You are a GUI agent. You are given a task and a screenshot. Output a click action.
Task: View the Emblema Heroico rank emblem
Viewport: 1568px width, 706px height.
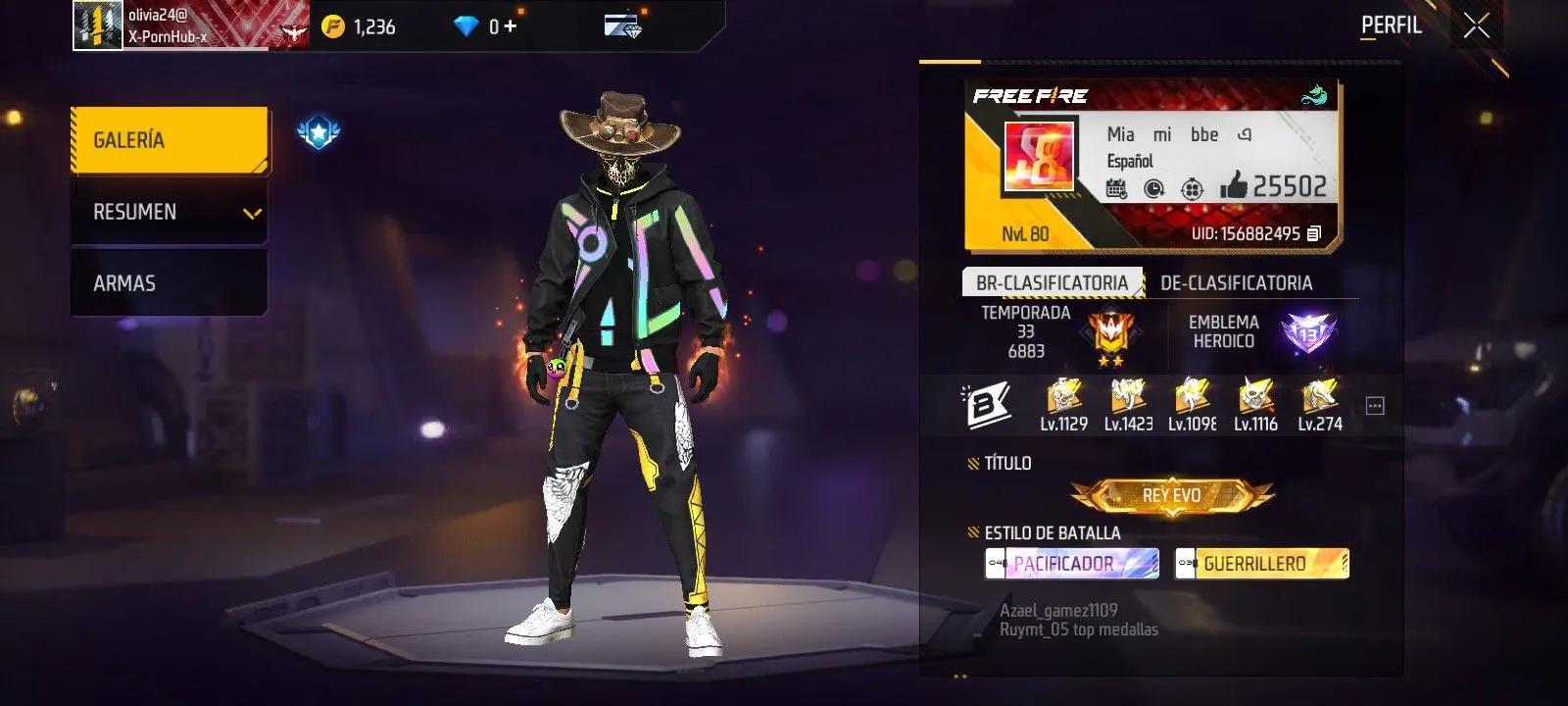pyautogui.click(x=1308, y=333)
